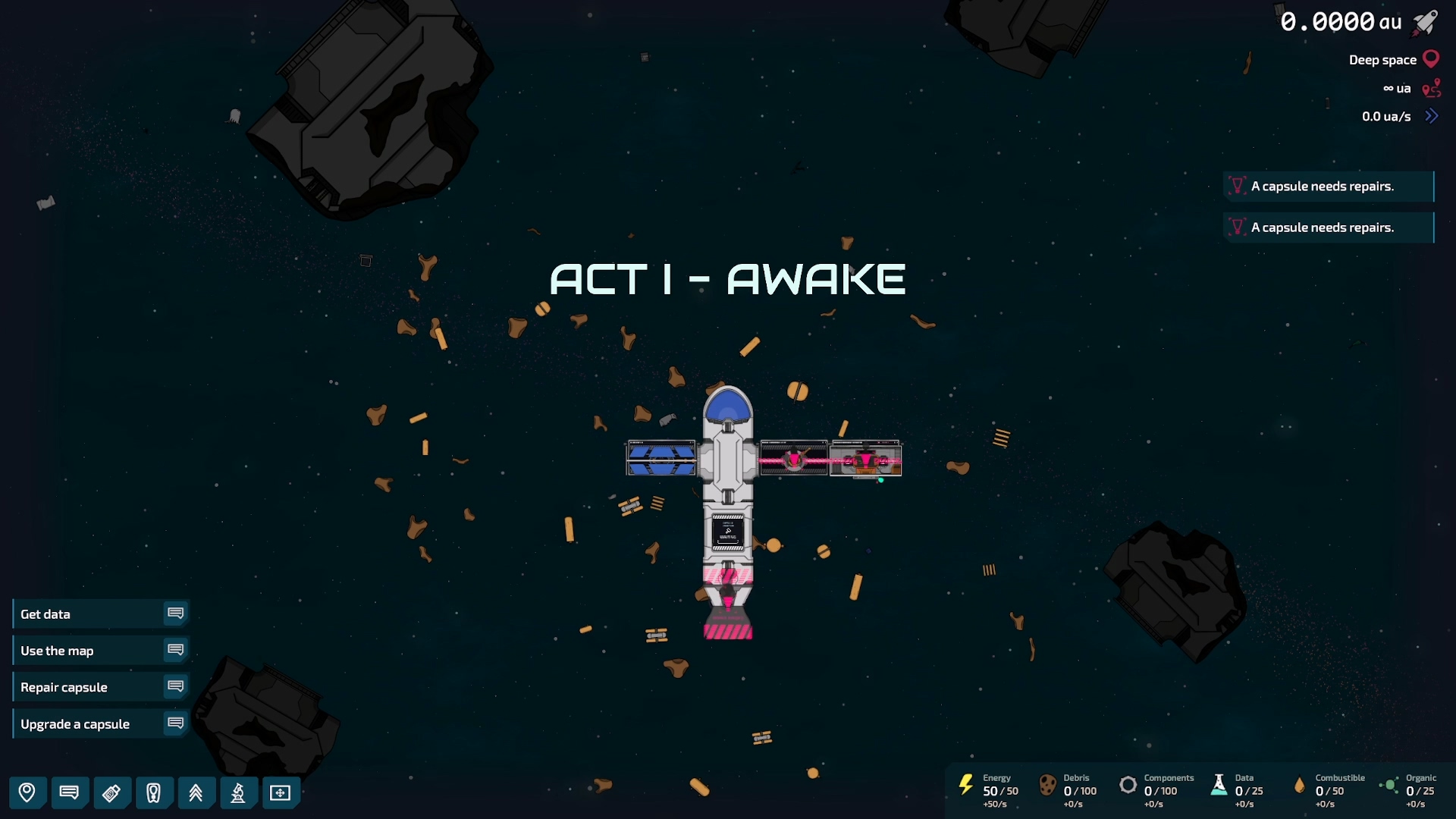Viewport: 1456px width, 819px height.
Task: Click the route icon next to ∞ ua
Action: click(1432, 88)
